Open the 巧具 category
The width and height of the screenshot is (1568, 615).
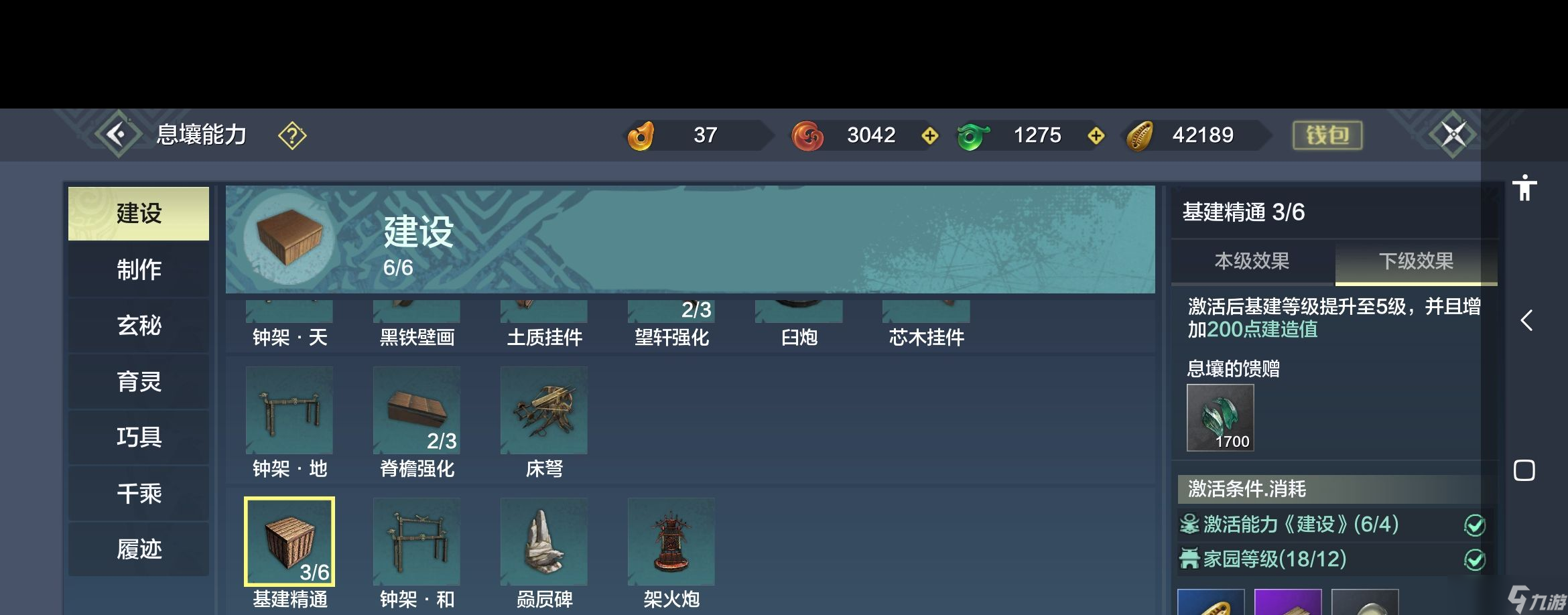139,437
